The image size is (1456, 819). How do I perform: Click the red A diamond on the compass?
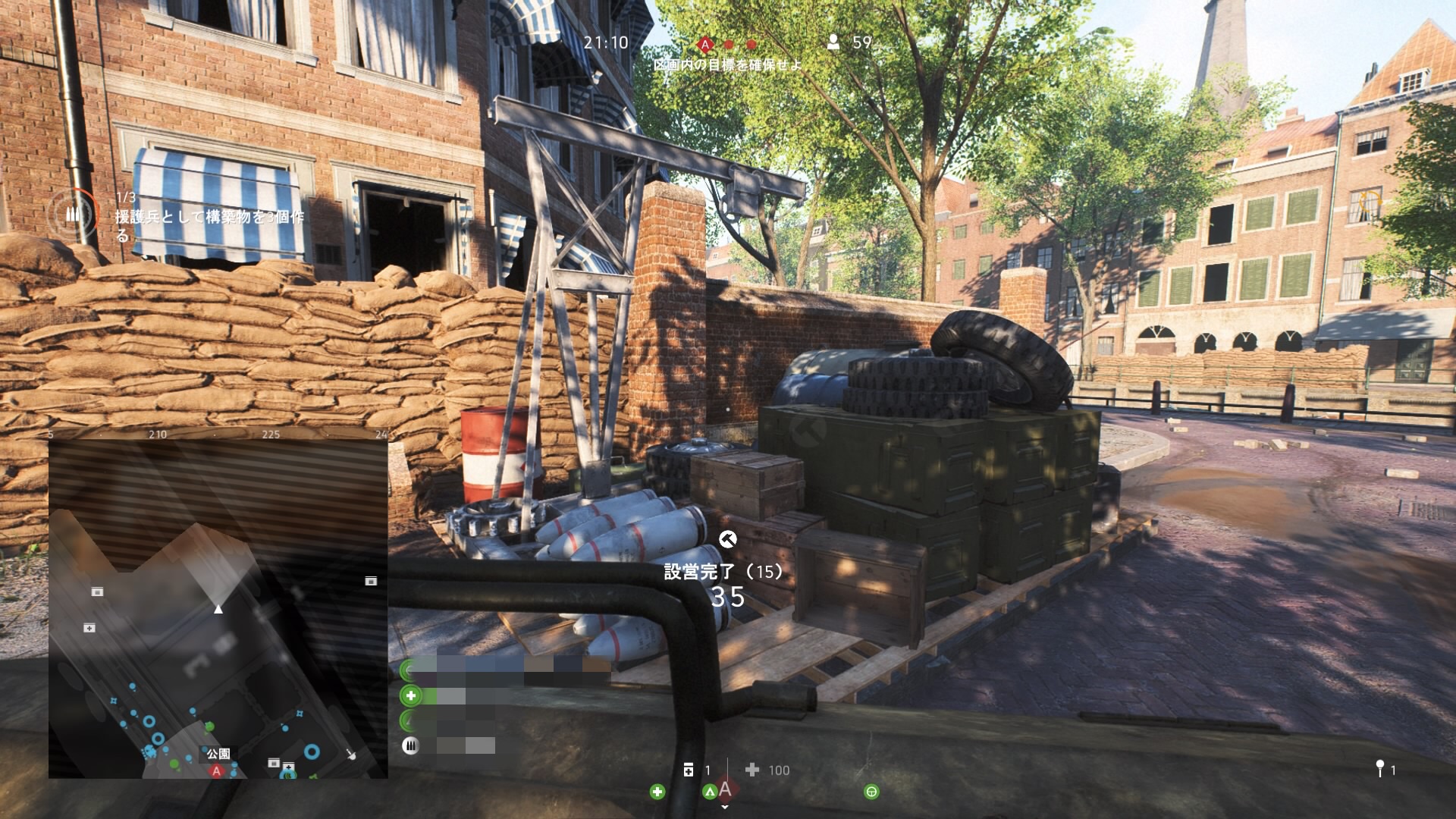point(726,789)
